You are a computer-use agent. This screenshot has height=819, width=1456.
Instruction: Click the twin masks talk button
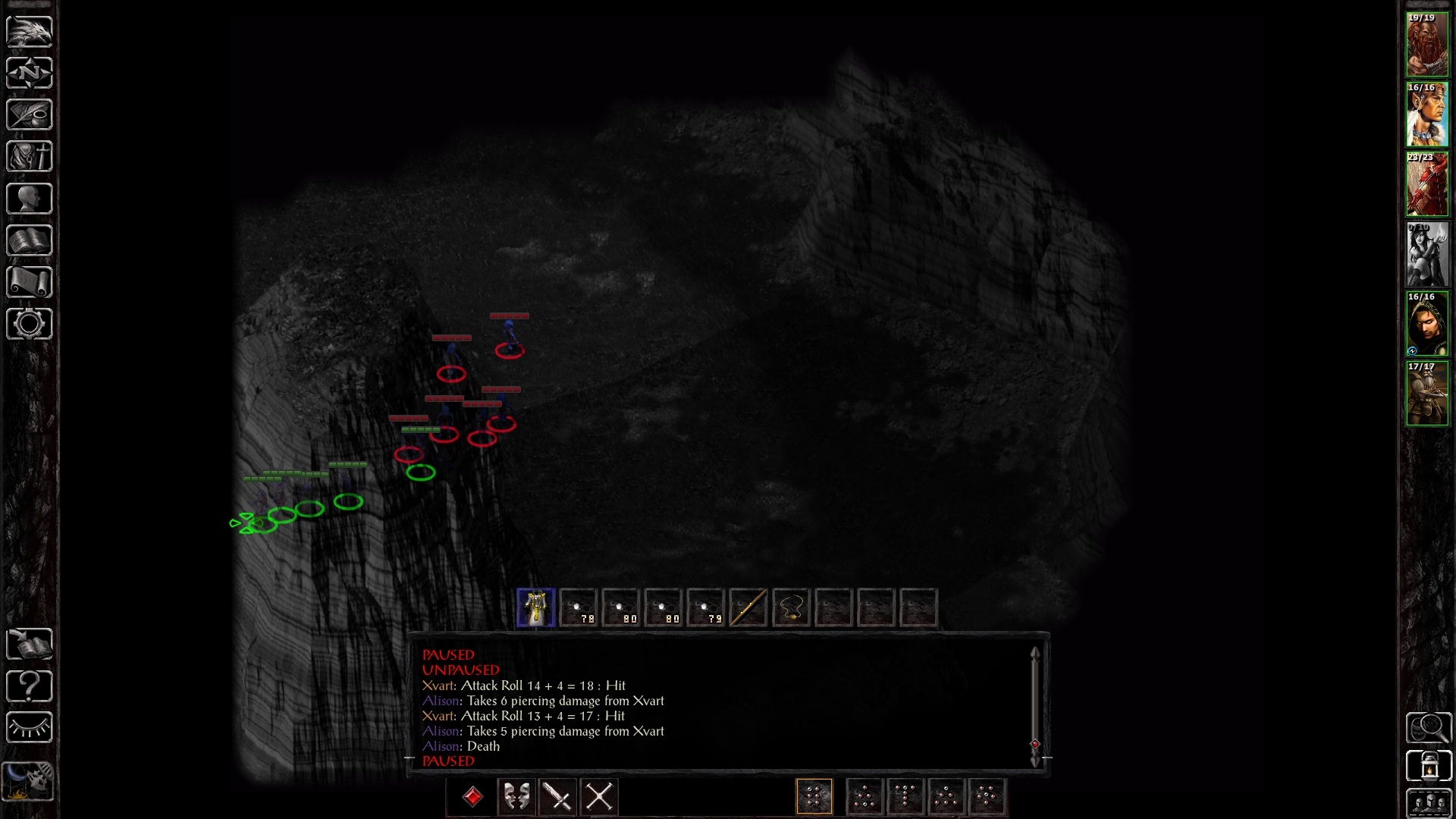point(516,797)
